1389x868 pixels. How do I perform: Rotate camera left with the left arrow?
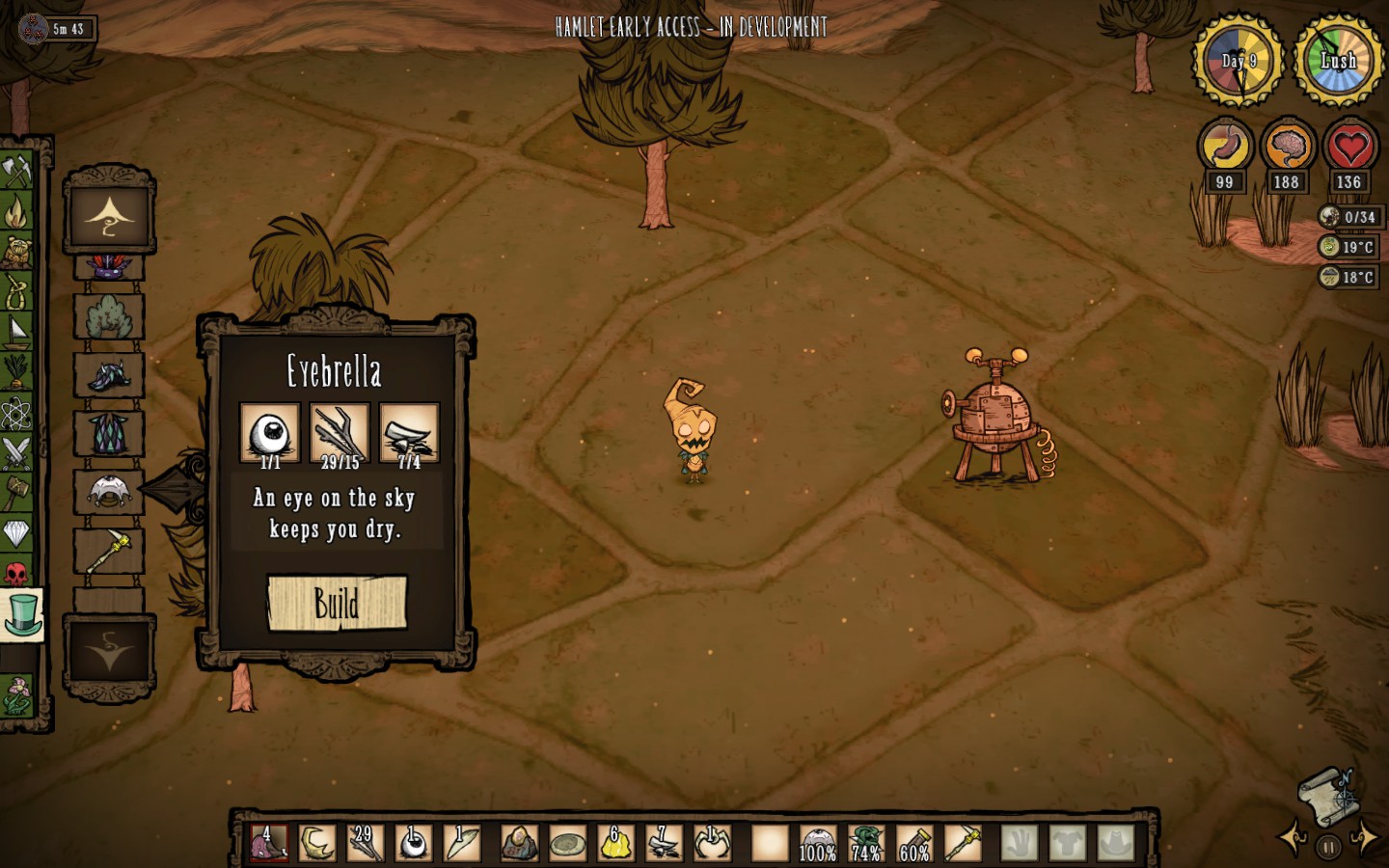coord(1292,837)
